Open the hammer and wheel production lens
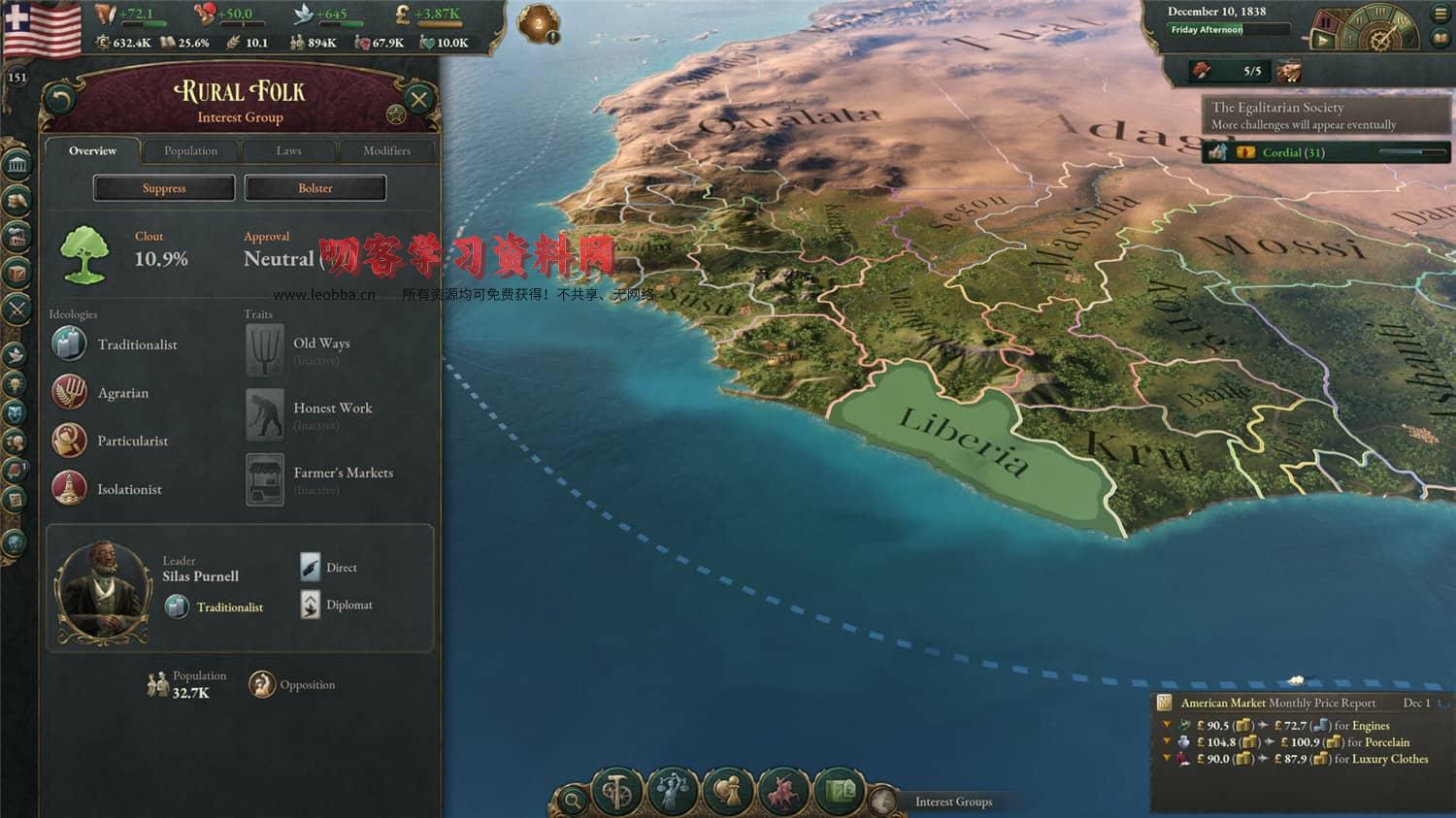Viewport: 1456px width, 818px height. pos(617,793)
